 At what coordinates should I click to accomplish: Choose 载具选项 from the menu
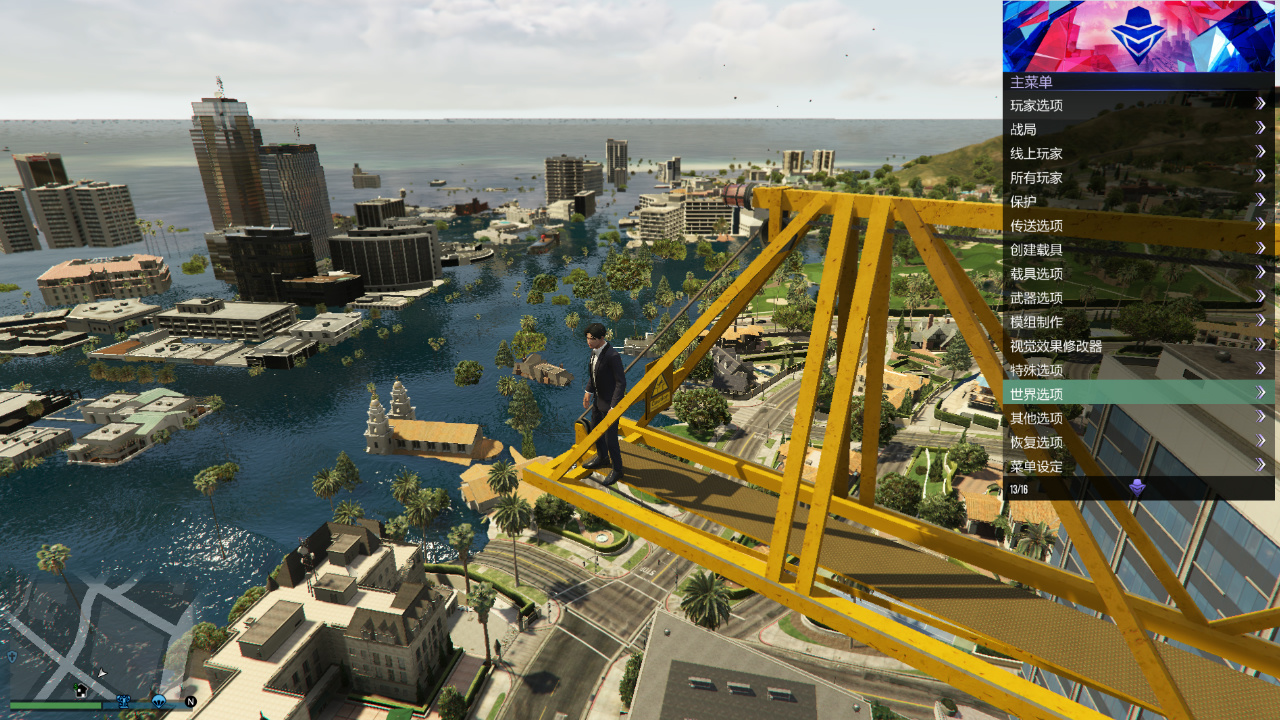(x=1138, y=273)
